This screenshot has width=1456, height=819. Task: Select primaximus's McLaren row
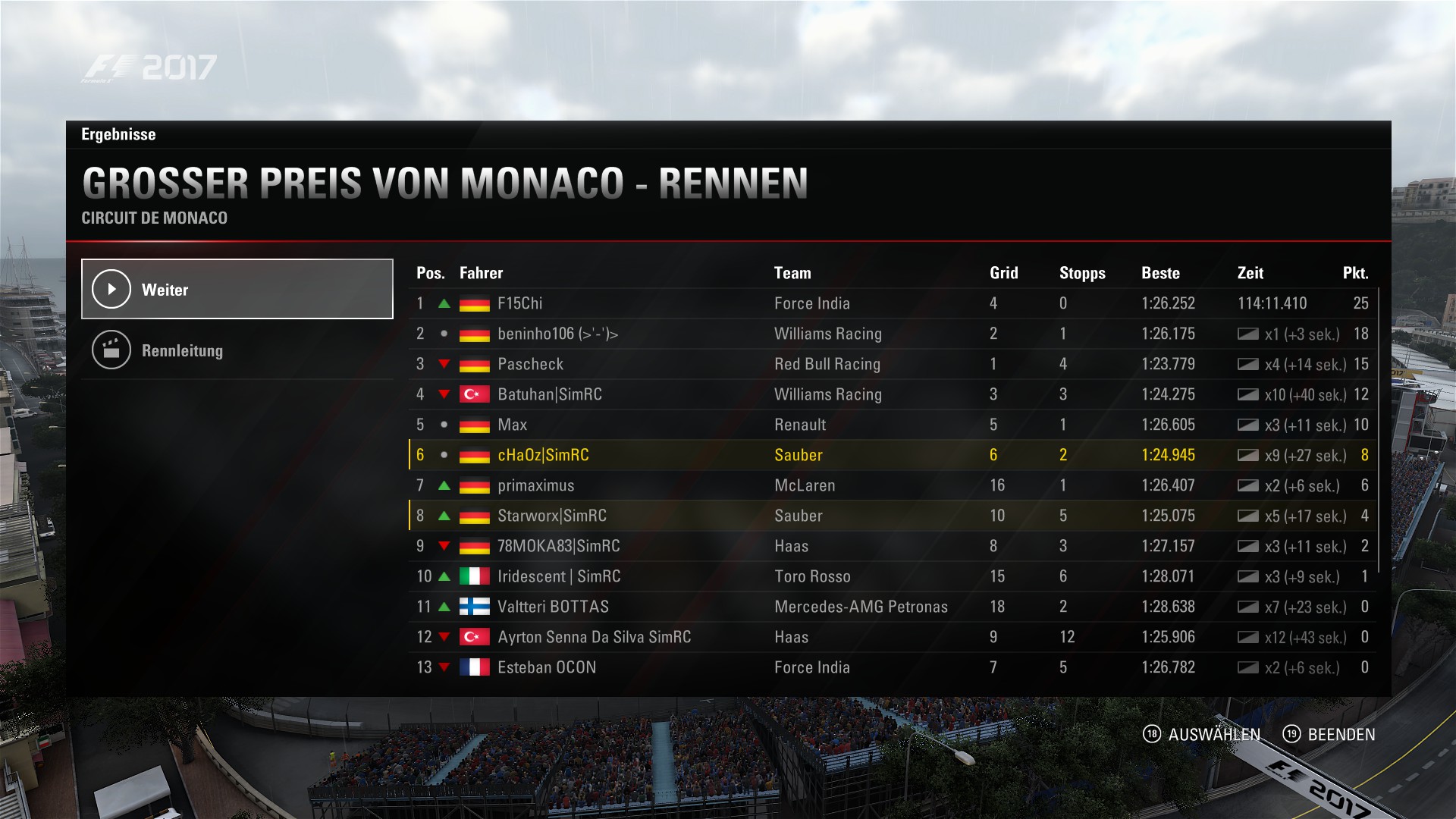tap(892, 485)
